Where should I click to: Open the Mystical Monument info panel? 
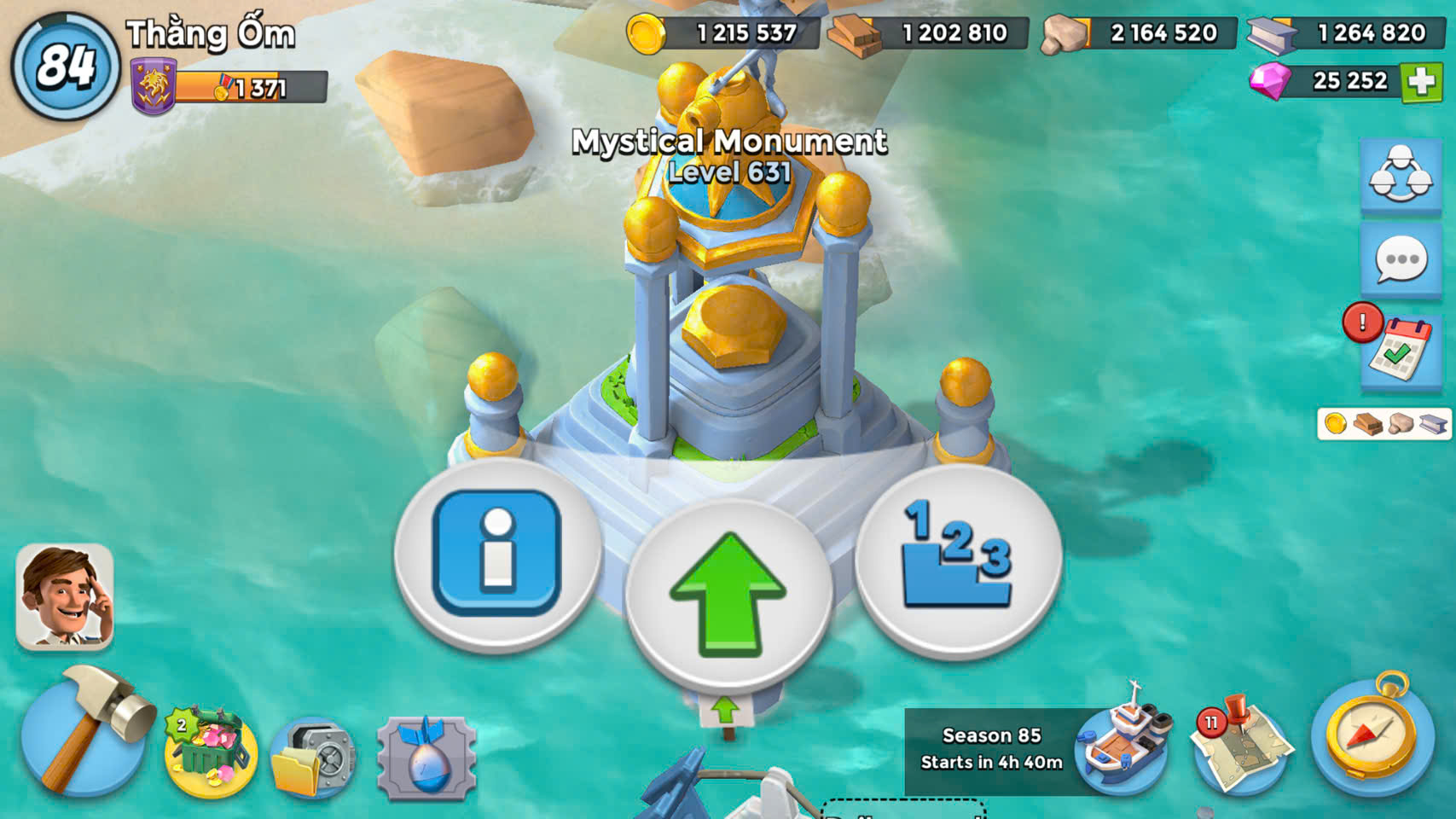[497, 554]
